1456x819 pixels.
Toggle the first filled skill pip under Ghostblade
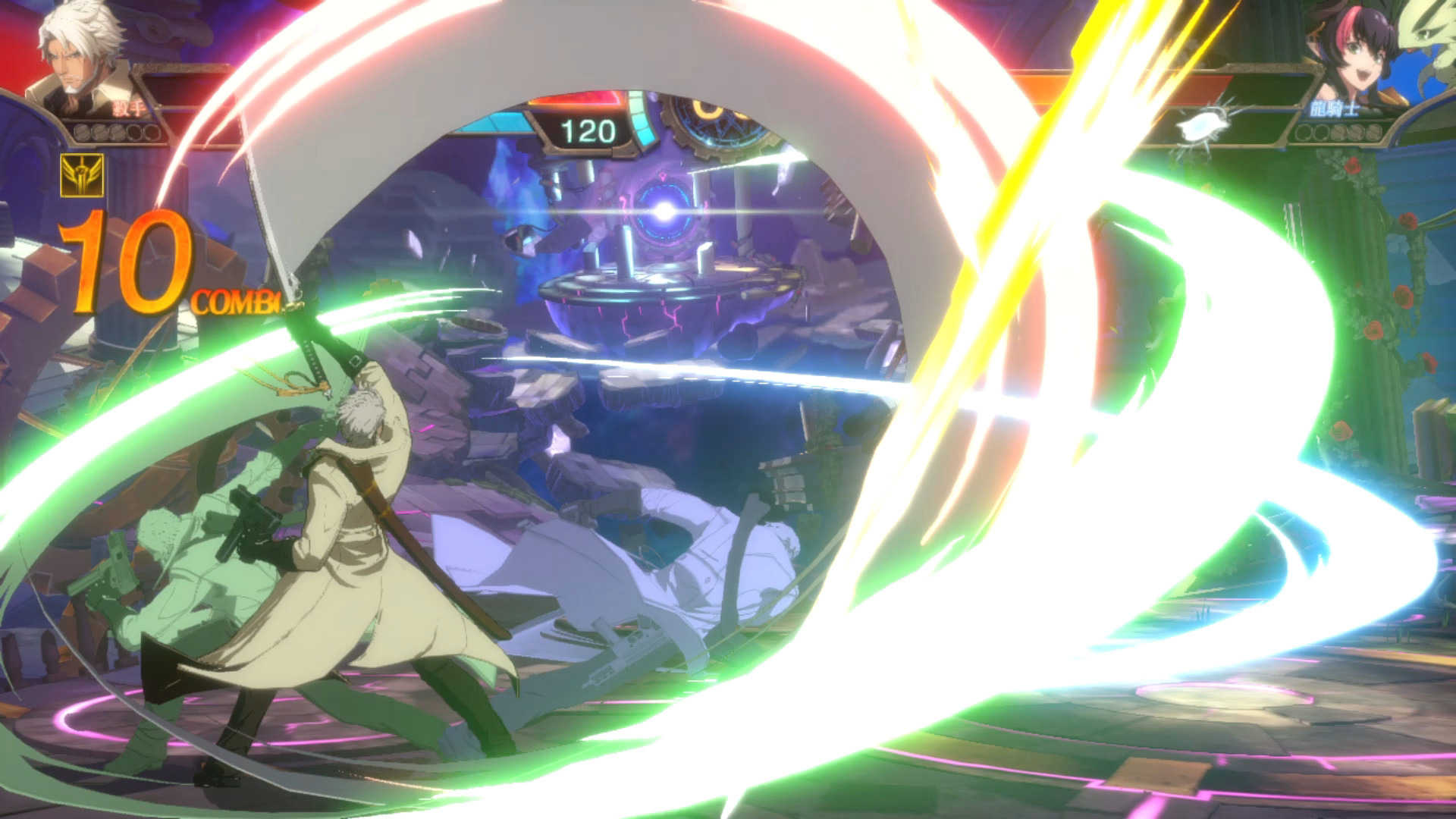[82, 133]
